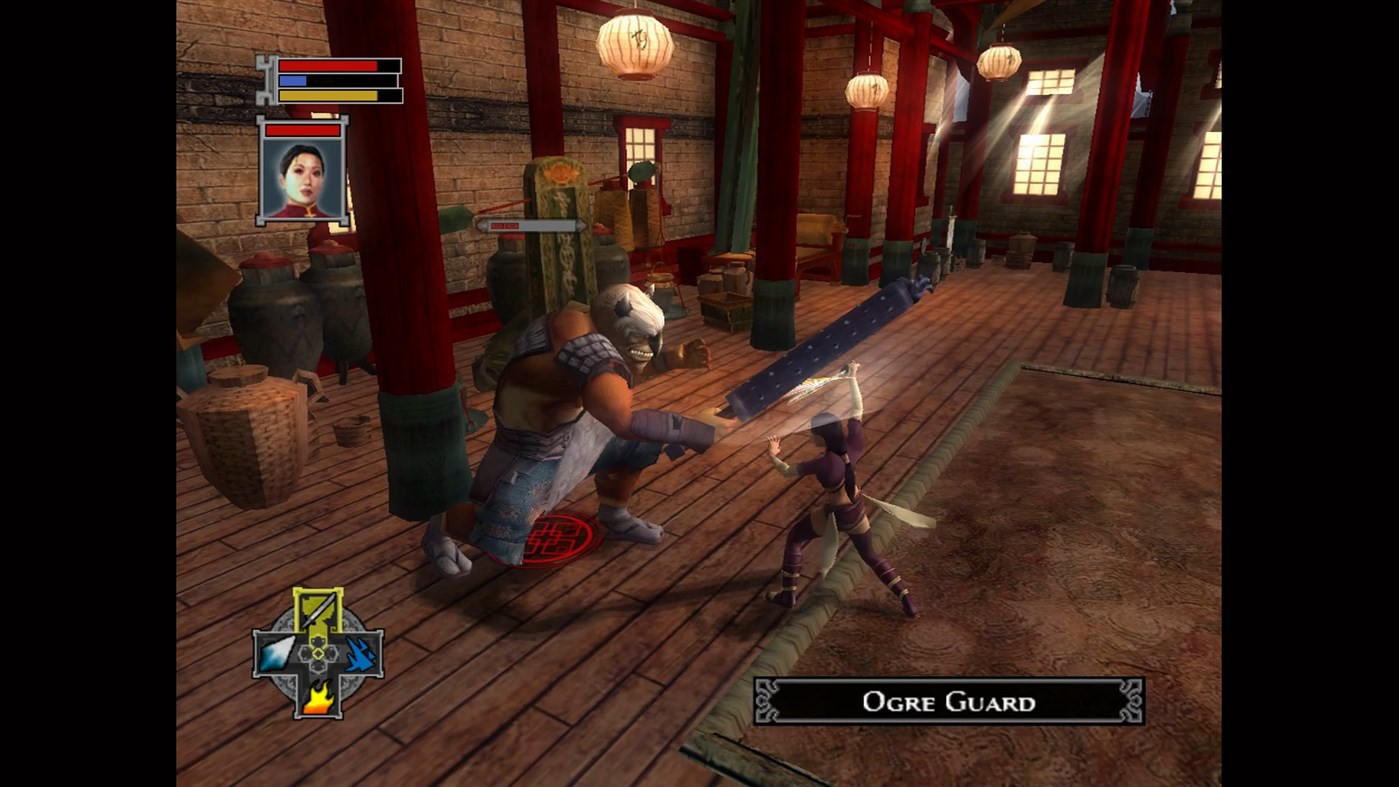The height and width of the screenshot is (787, 1399).
Task: Select the ice style icon
Action: point(275,655)
